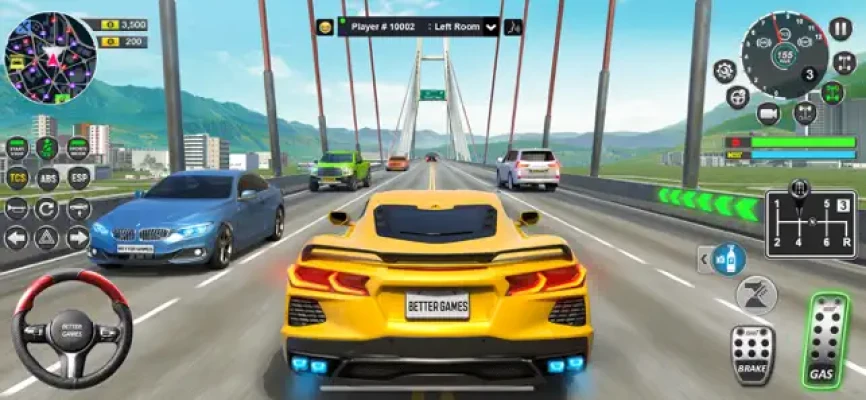Click the emoji icon in the player bar

325,27
